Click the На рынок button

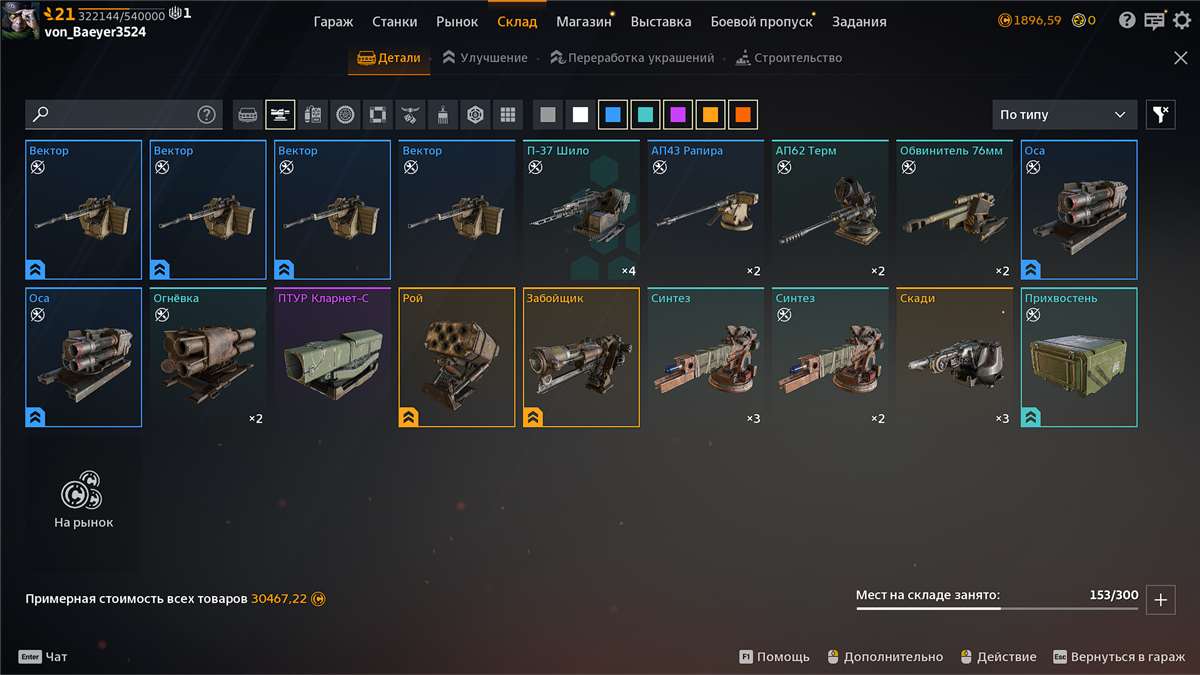click(83, 502)
